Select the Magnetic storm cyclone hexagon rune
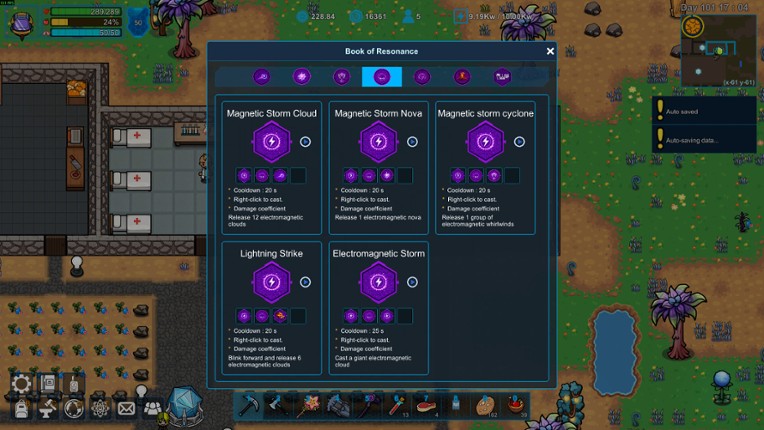Viewport: 764px width, 430px height. (x=485, y=142)
